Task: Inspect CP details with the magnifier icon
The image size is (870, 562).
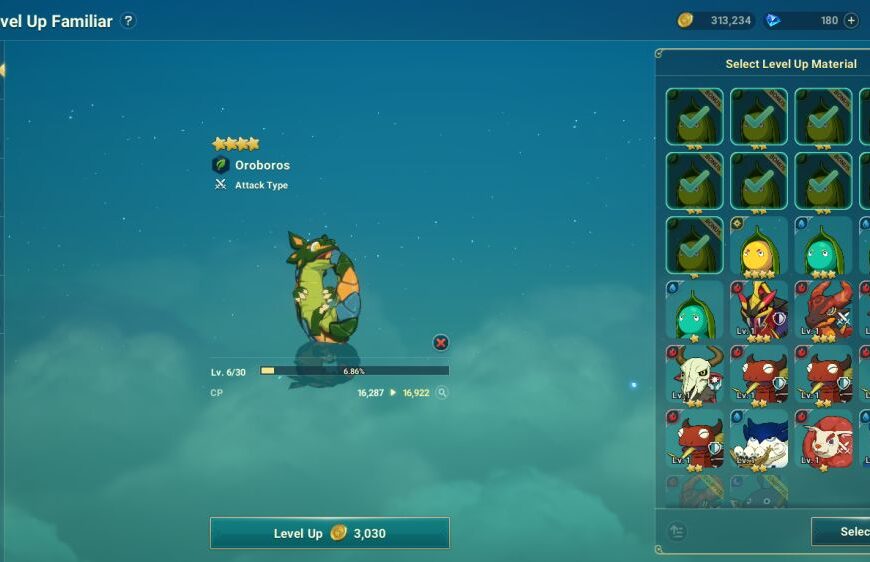Action: click(442, 393)
